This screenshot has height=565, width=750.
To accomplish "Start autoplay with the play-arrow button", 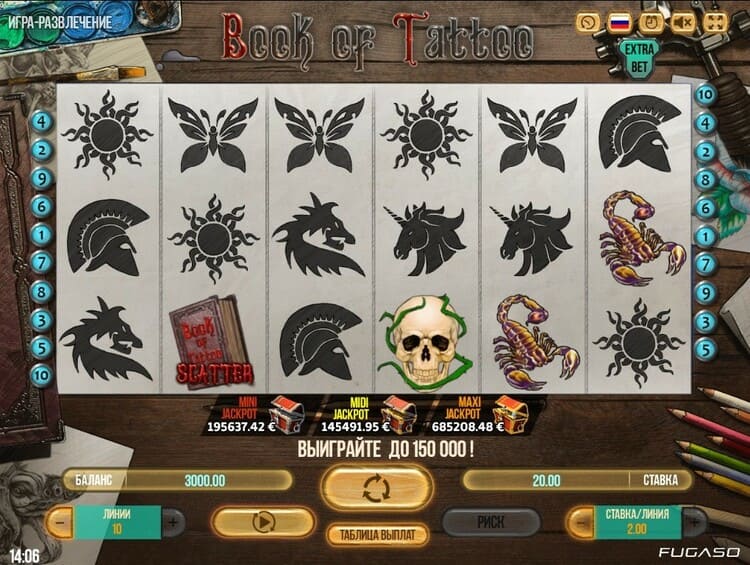I will [x=264, y=521].
